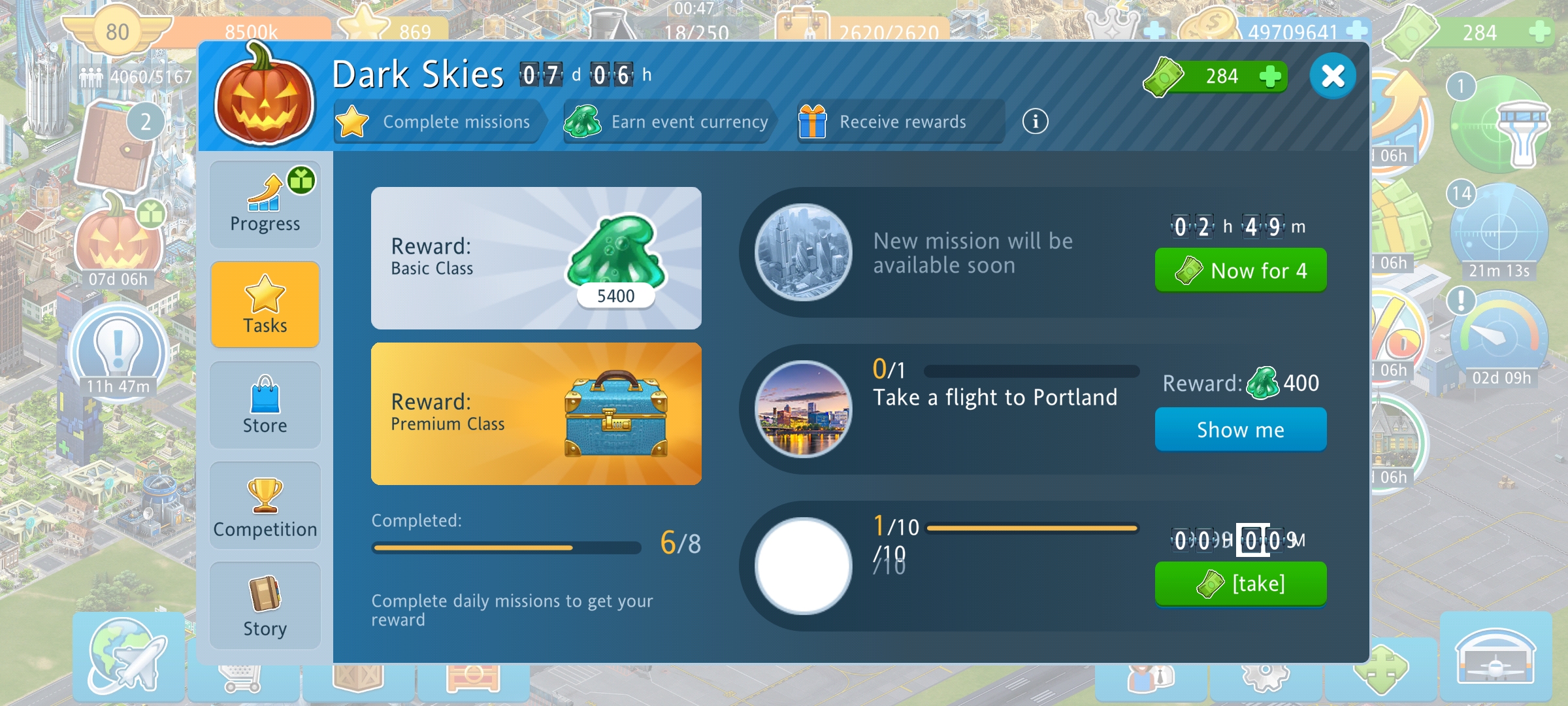1568x706 pixels.
Task: Click the green [take] button
Action: pos(1240,583)
